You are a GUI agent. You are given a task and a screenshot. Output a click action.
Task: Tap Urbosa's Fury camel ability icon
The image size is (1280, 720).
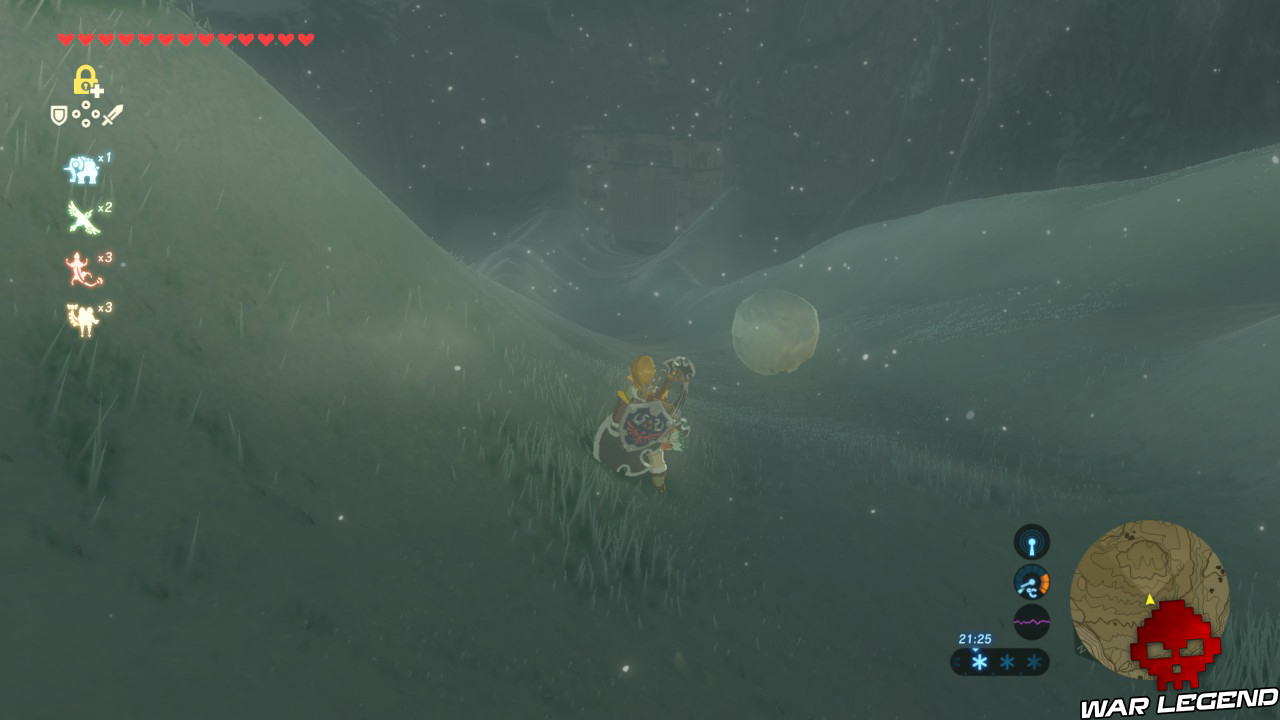[80, 320]
